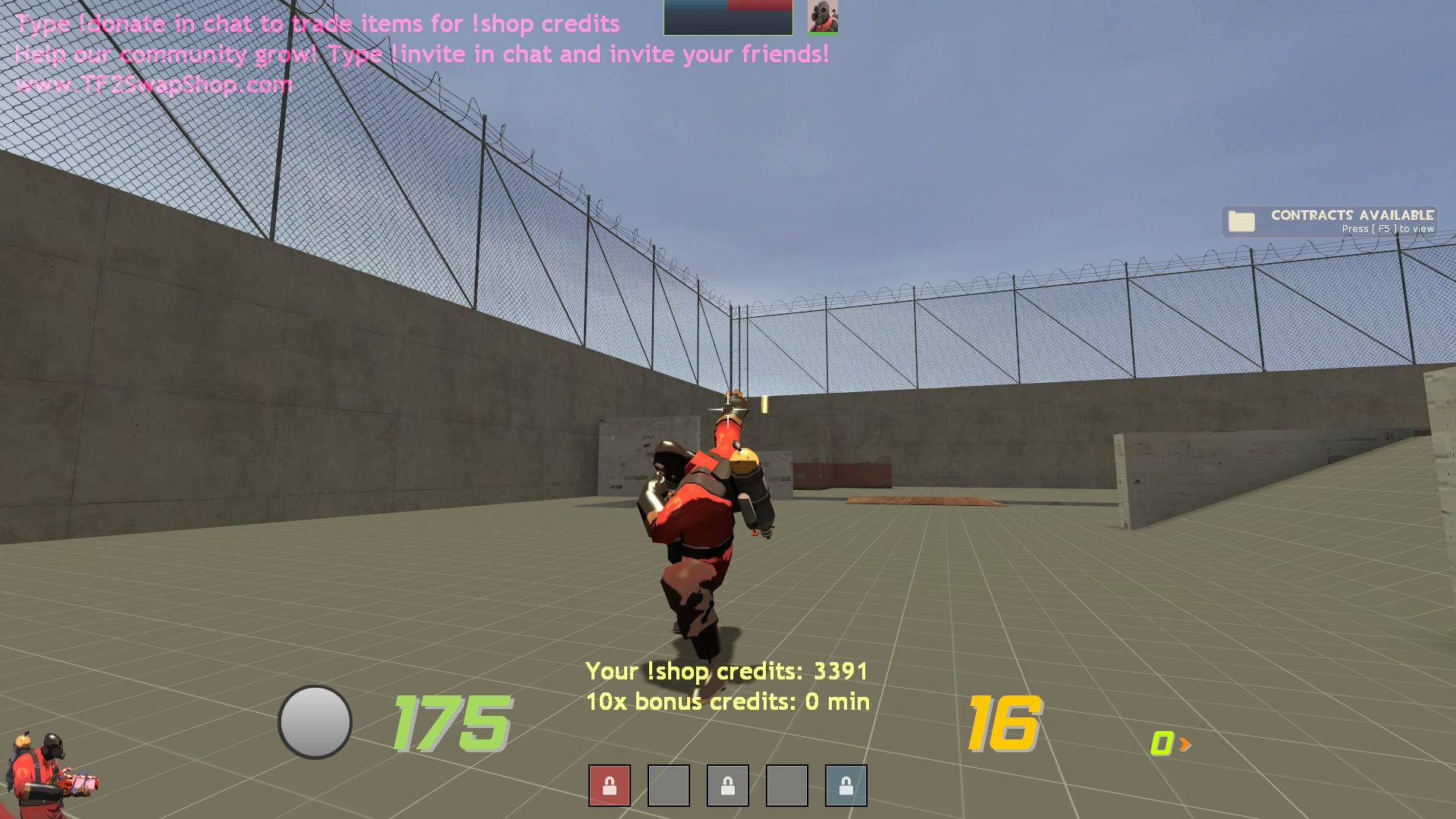Expand the team score panel at top
The image size is (1456, 819).
[726, 17]
